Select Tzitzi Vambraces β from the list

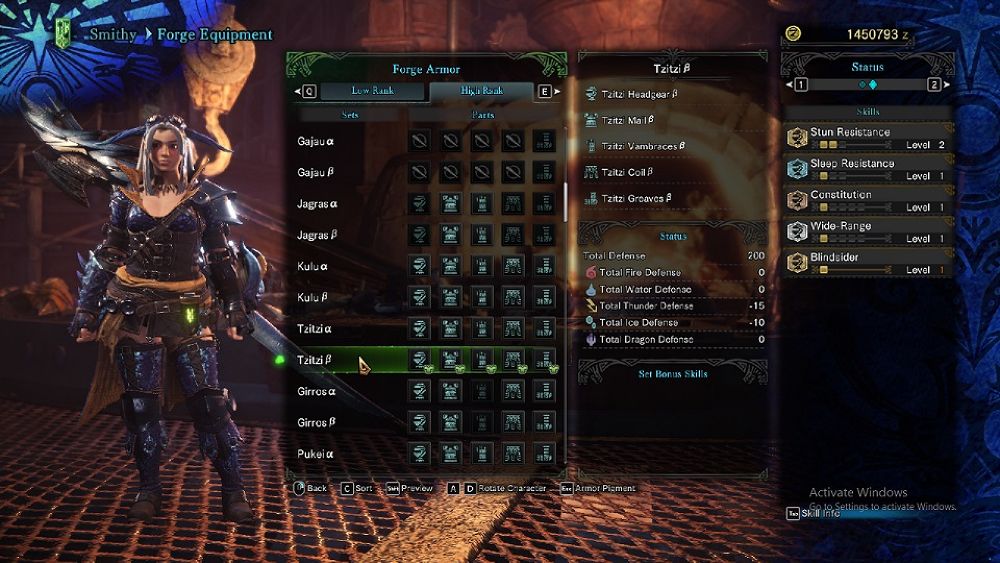645,146
